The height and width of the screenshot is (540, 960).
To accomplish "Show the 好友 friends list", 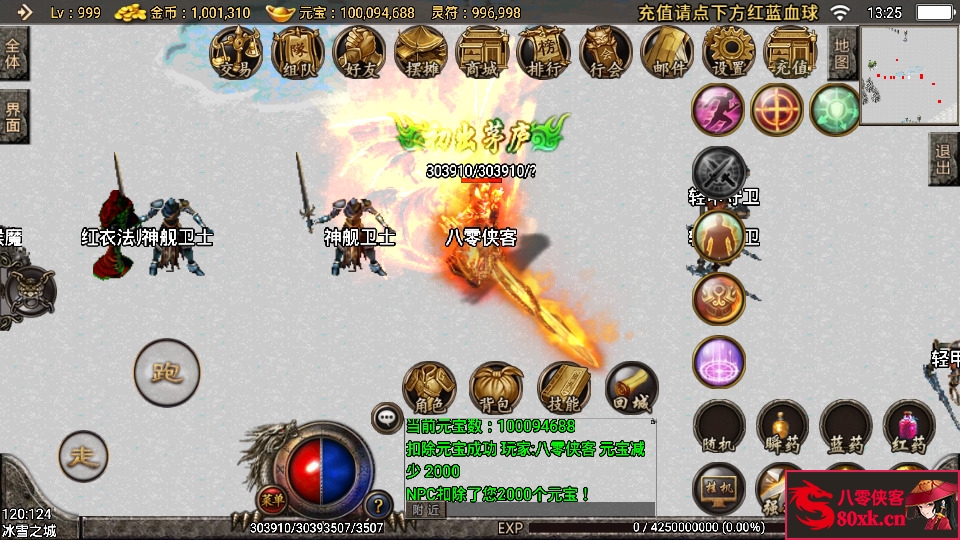I will (360, 51).
